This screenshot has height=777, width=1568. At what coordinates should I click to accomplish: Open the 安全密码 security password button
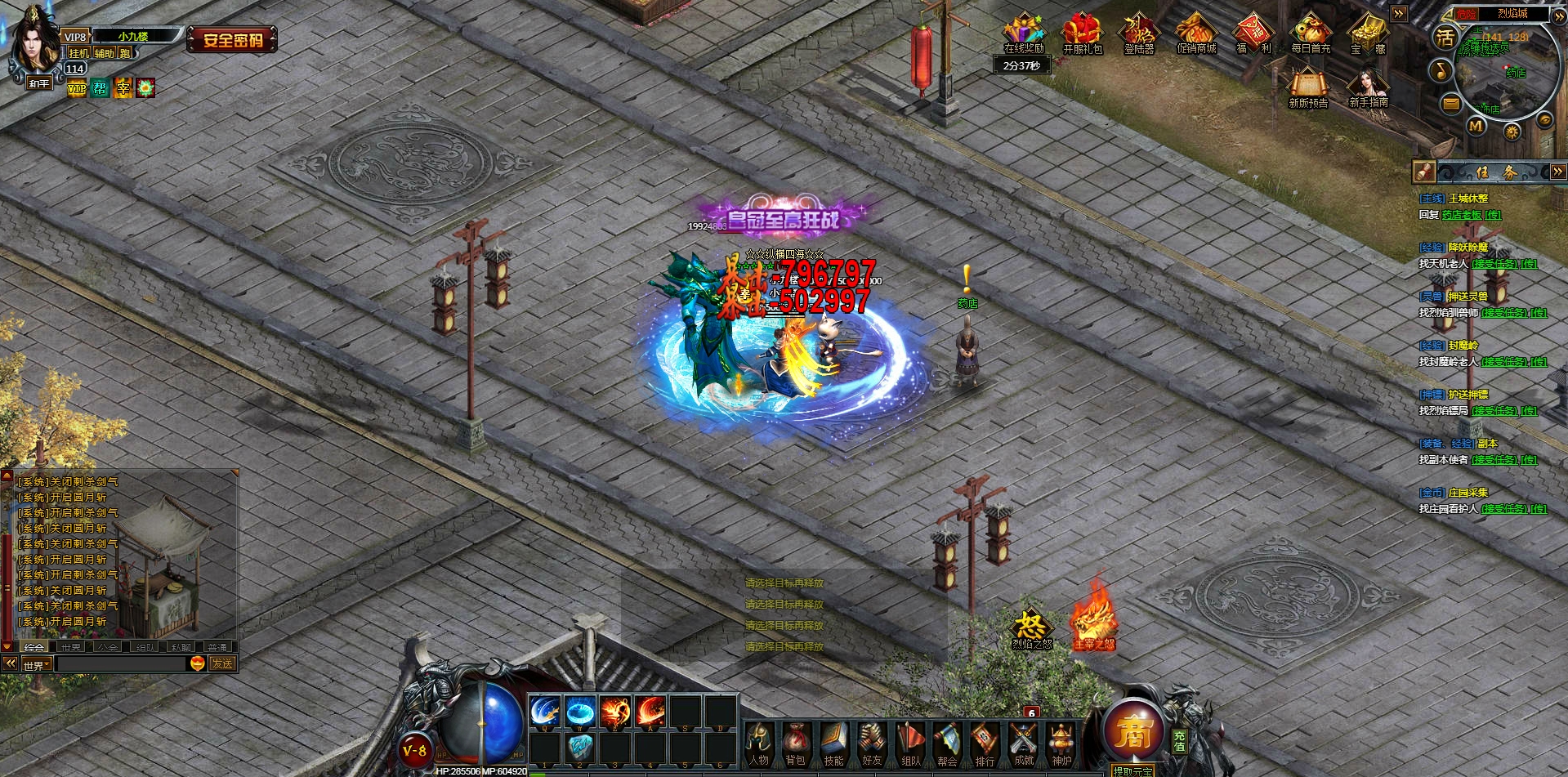pyautogui.click(x=233, y=40)
